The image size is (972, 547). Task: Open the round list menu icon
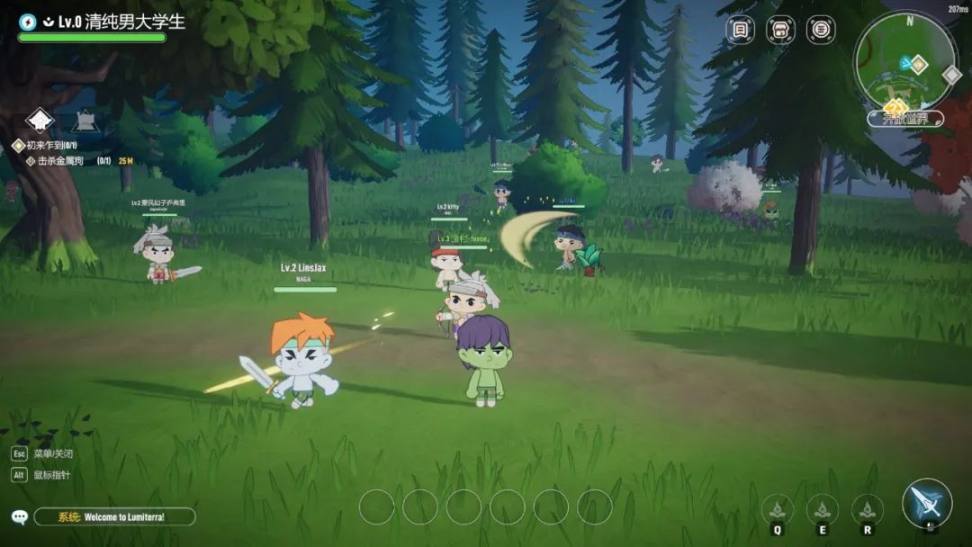click(x=820, y=30)
